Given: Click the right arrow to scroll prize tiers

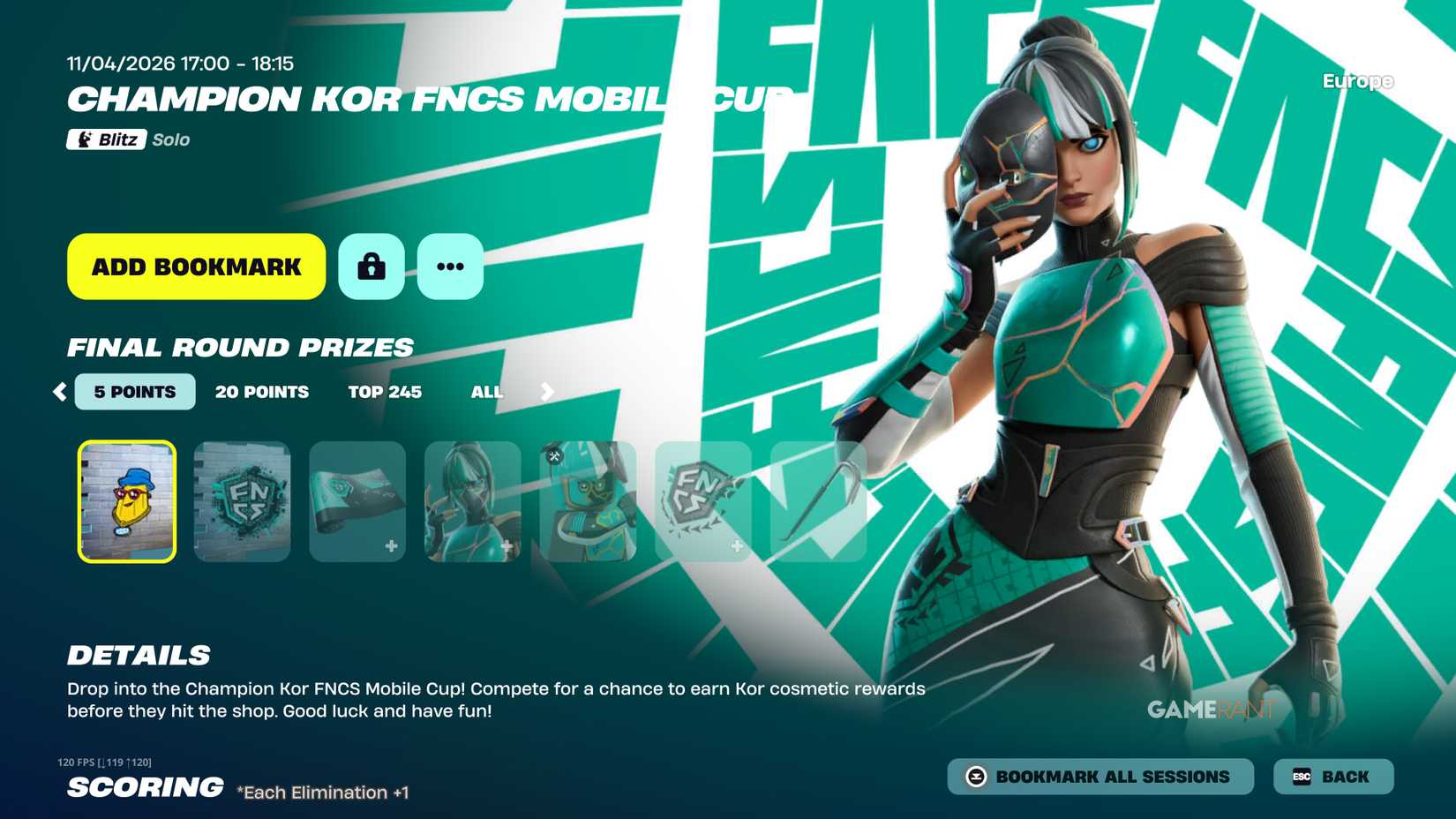Looking at the screenshot, I should click(546, 391).
